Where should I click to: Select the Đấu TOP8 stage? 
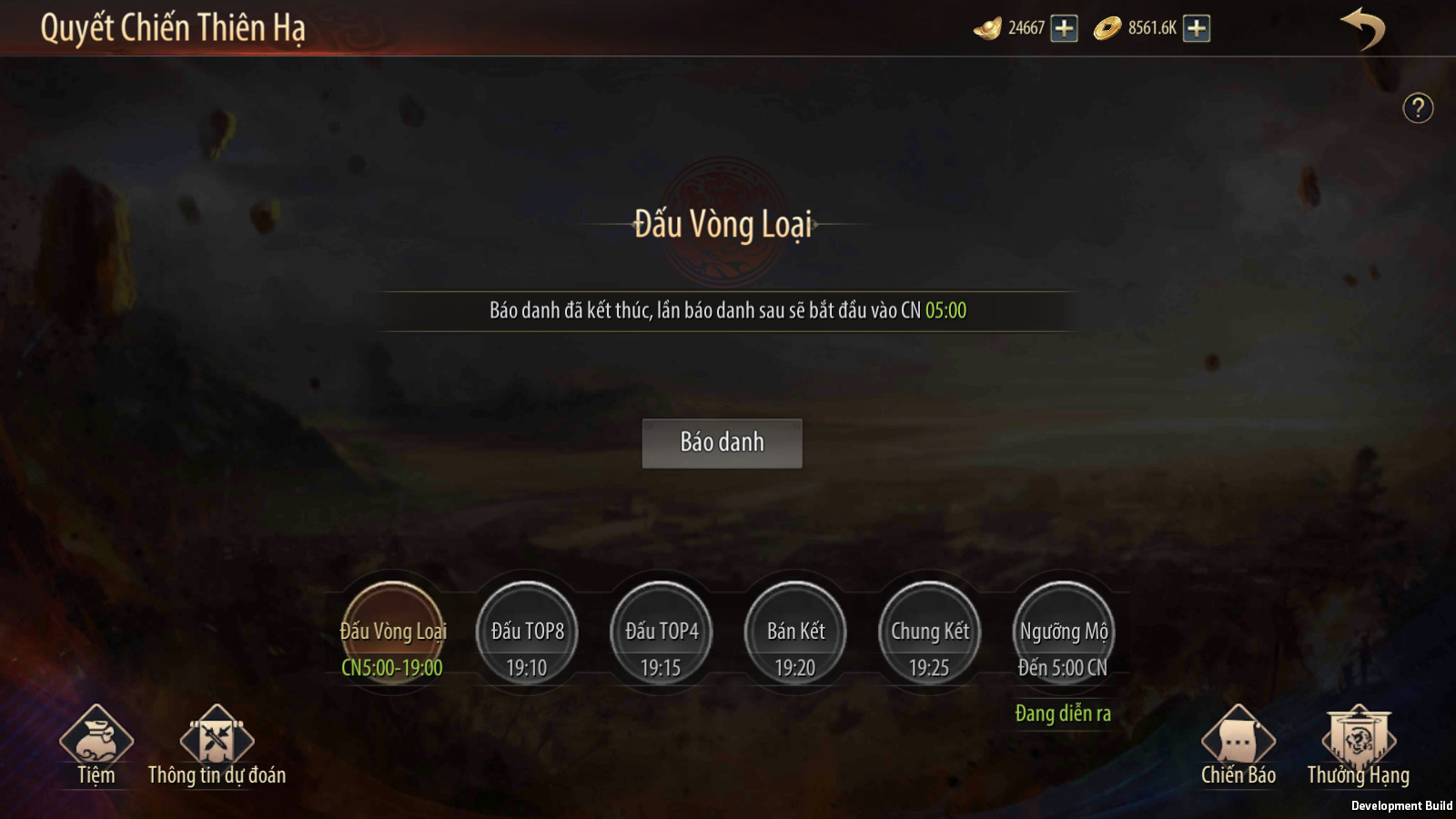pos(527,634)
